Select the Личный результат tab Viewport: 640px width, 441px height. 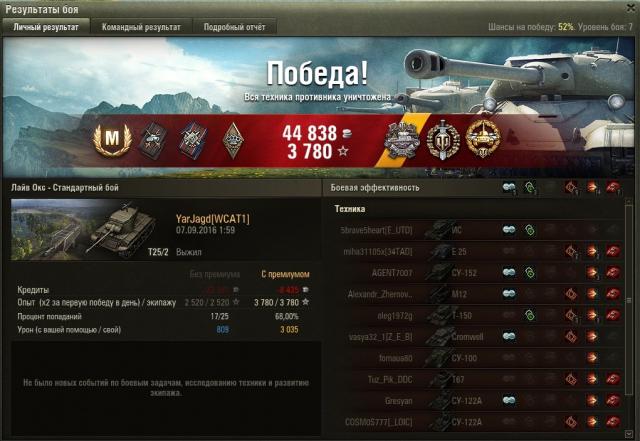[46, 27]
